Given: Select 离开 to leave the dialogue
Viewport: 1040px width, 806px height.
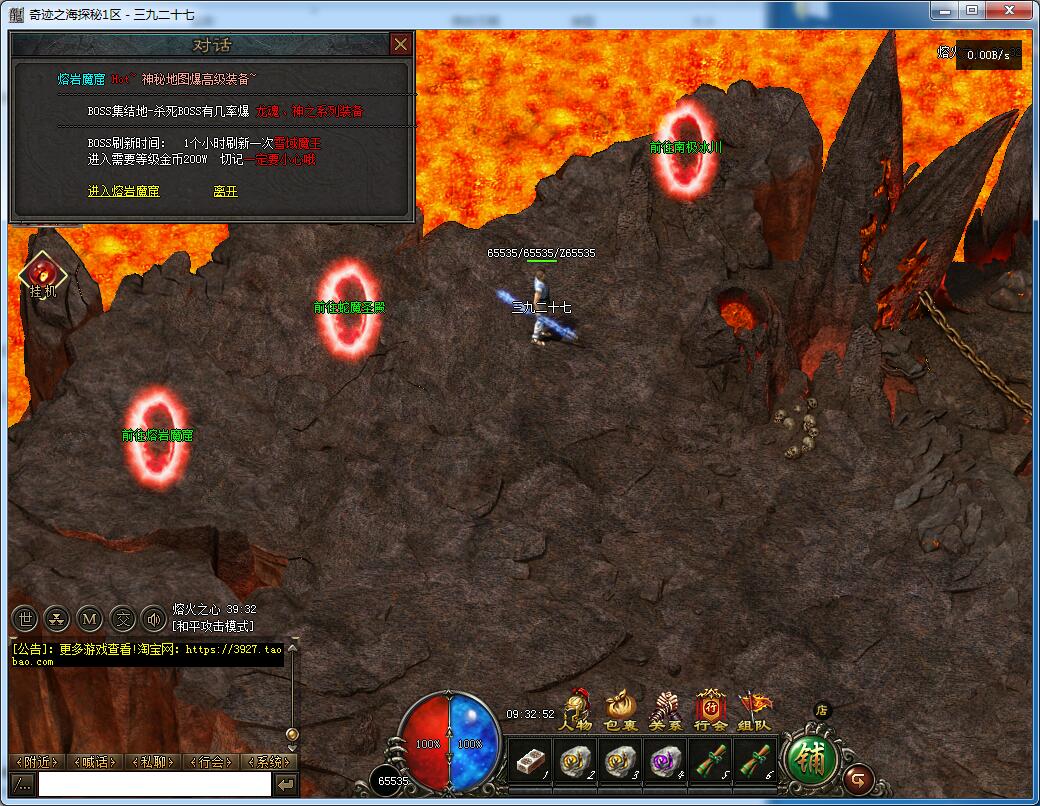Looking at the screenshot, I should (x=225, y=191).
